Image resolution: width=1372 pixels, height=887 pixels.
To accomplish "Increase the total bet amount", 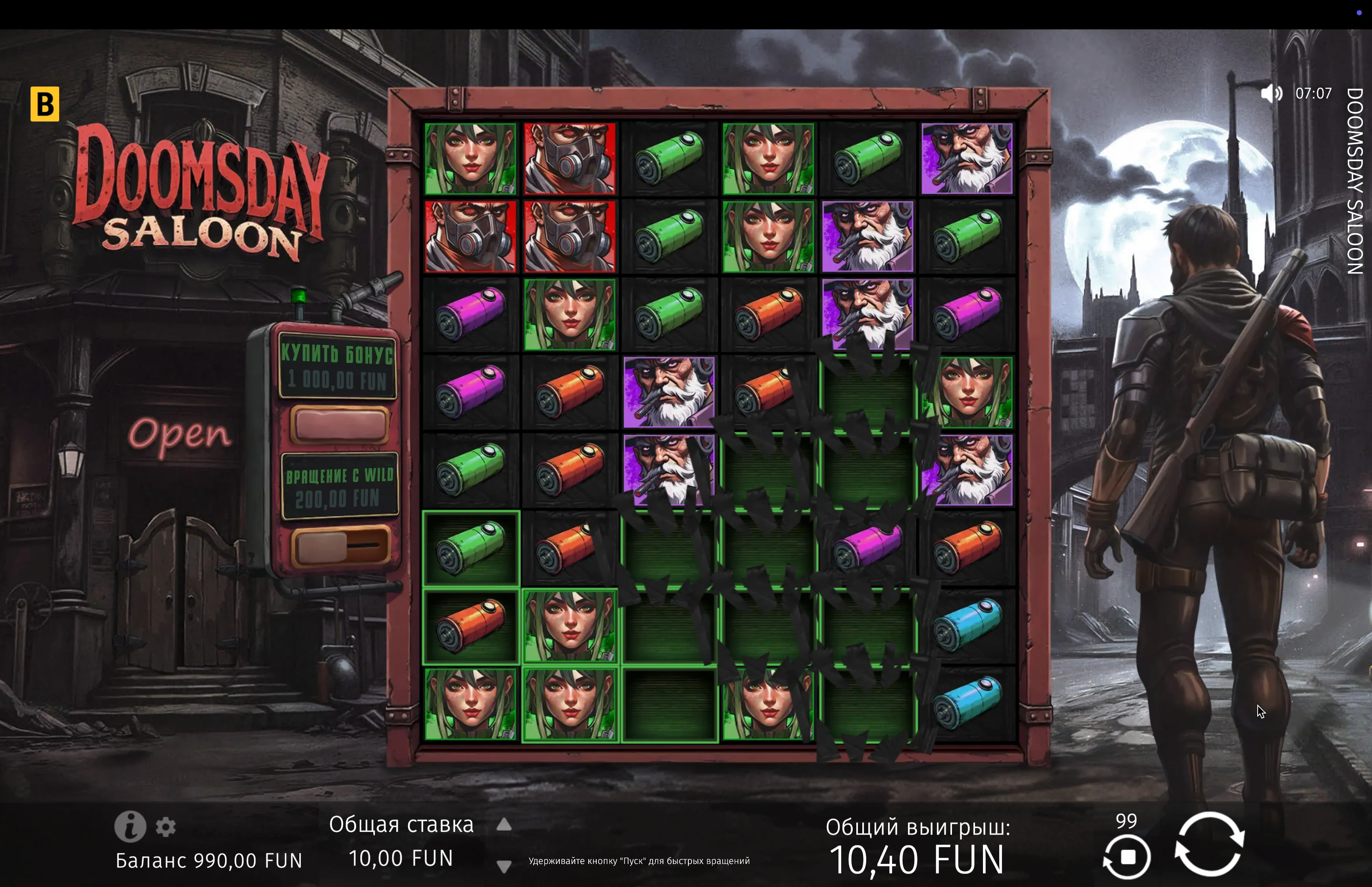I will tap(504, 825).
